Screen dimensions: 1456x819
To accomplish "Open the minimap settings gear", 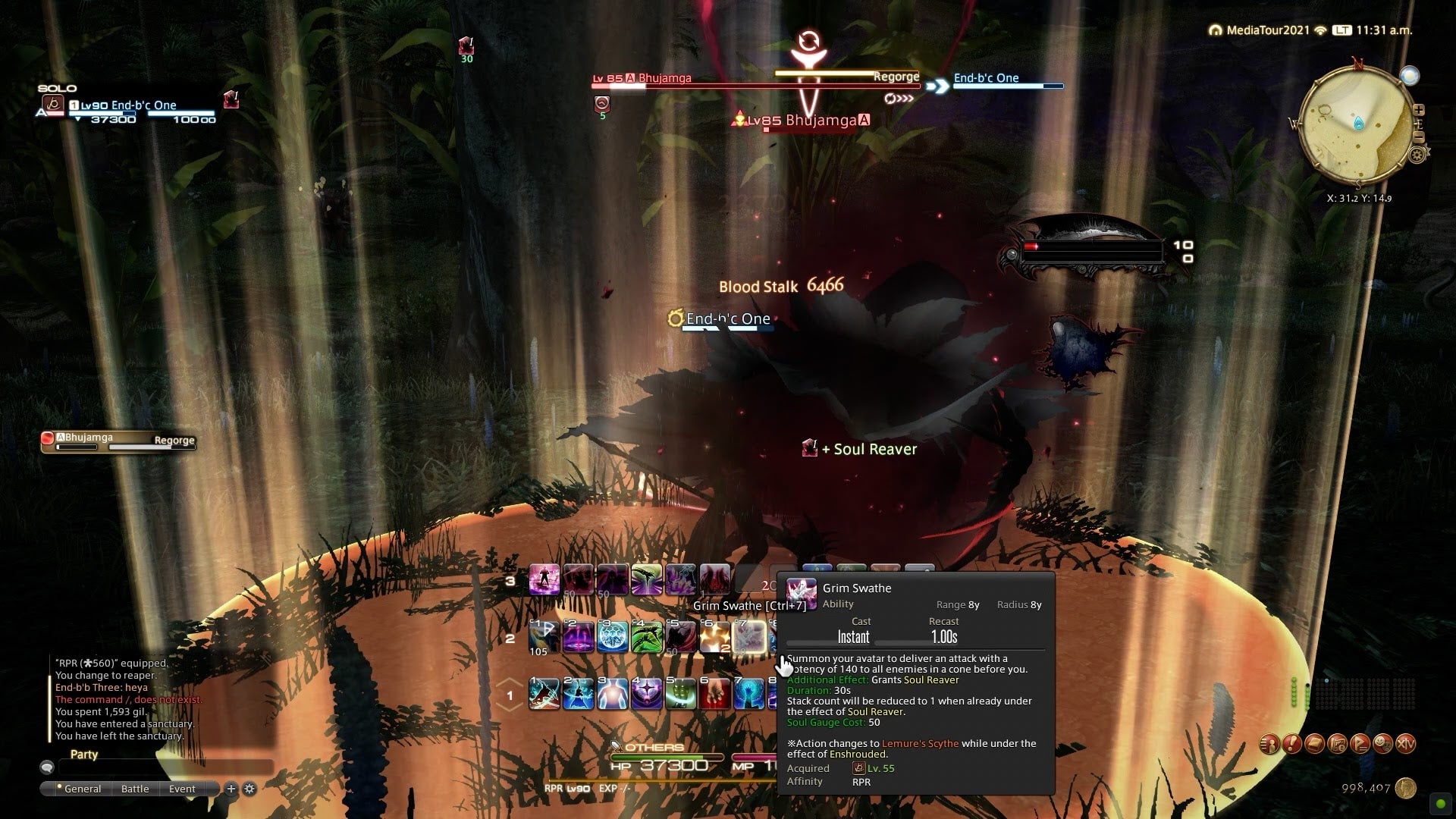I will (1417, 155).
